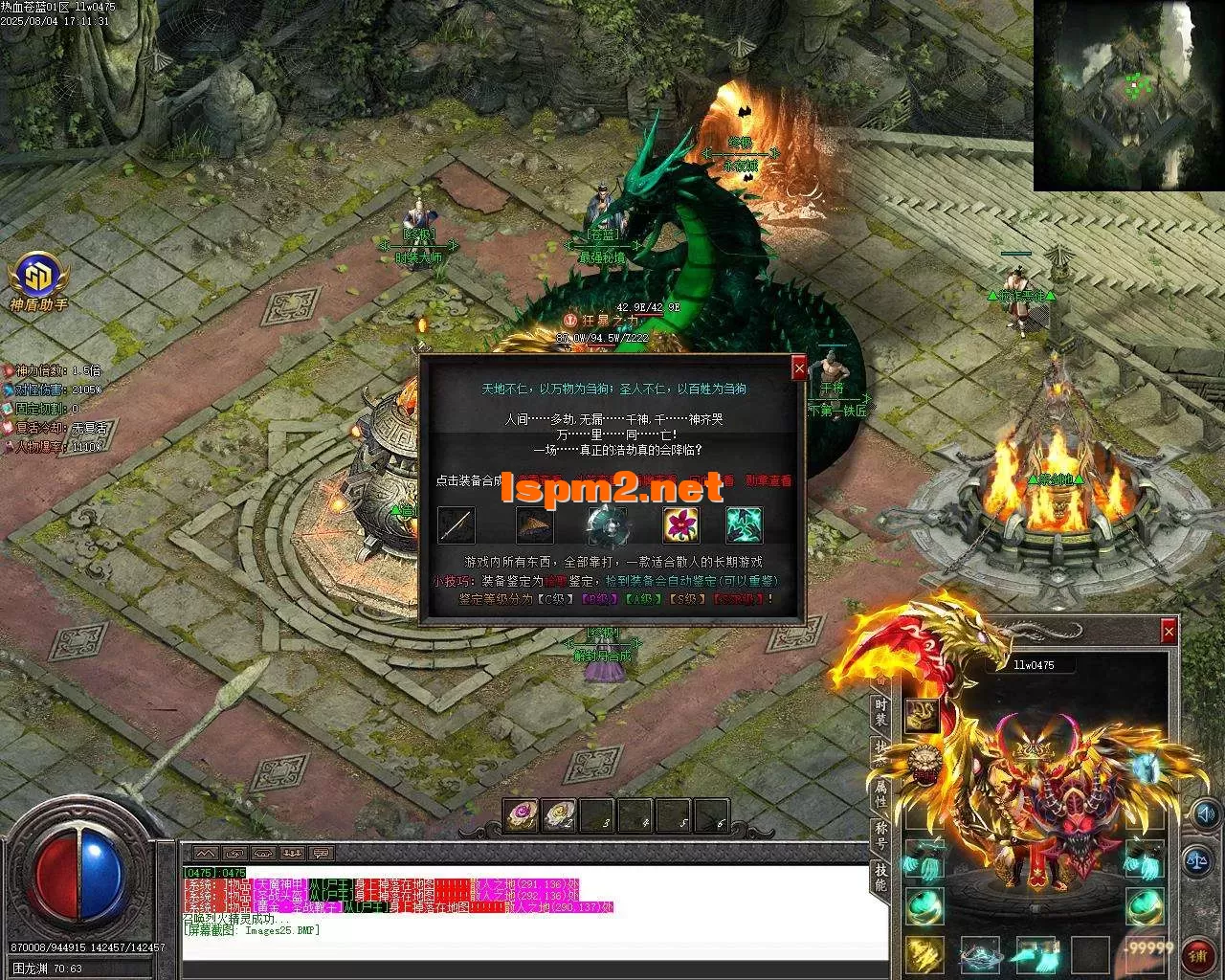This screenshot has width=1225, height=980.
Task: Click the speech bubble chat channel button
Action: pyautogui.click(x=321, y=853)
